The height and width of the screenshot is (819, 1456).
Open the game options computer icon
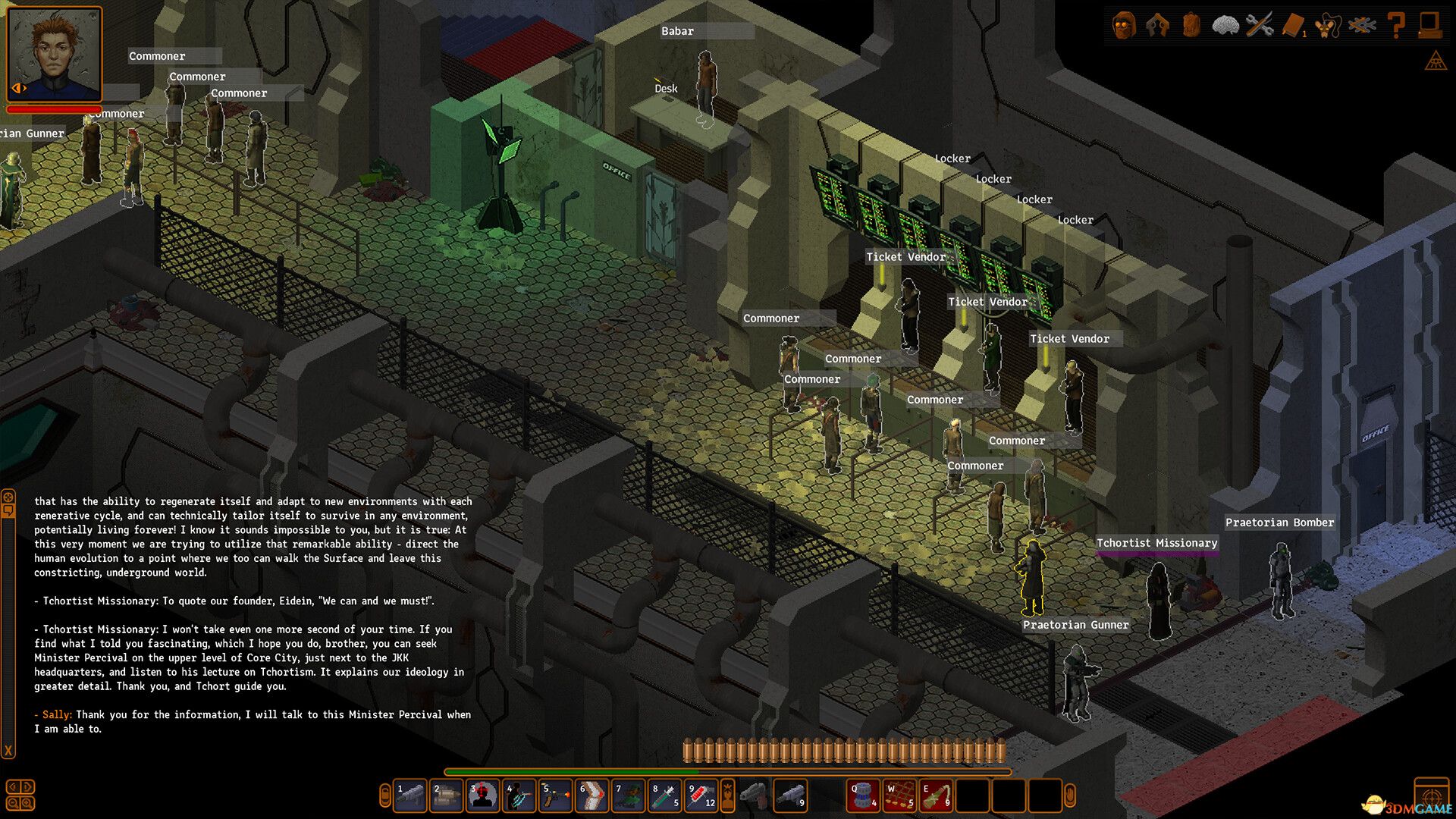[x=1432, y=25]
